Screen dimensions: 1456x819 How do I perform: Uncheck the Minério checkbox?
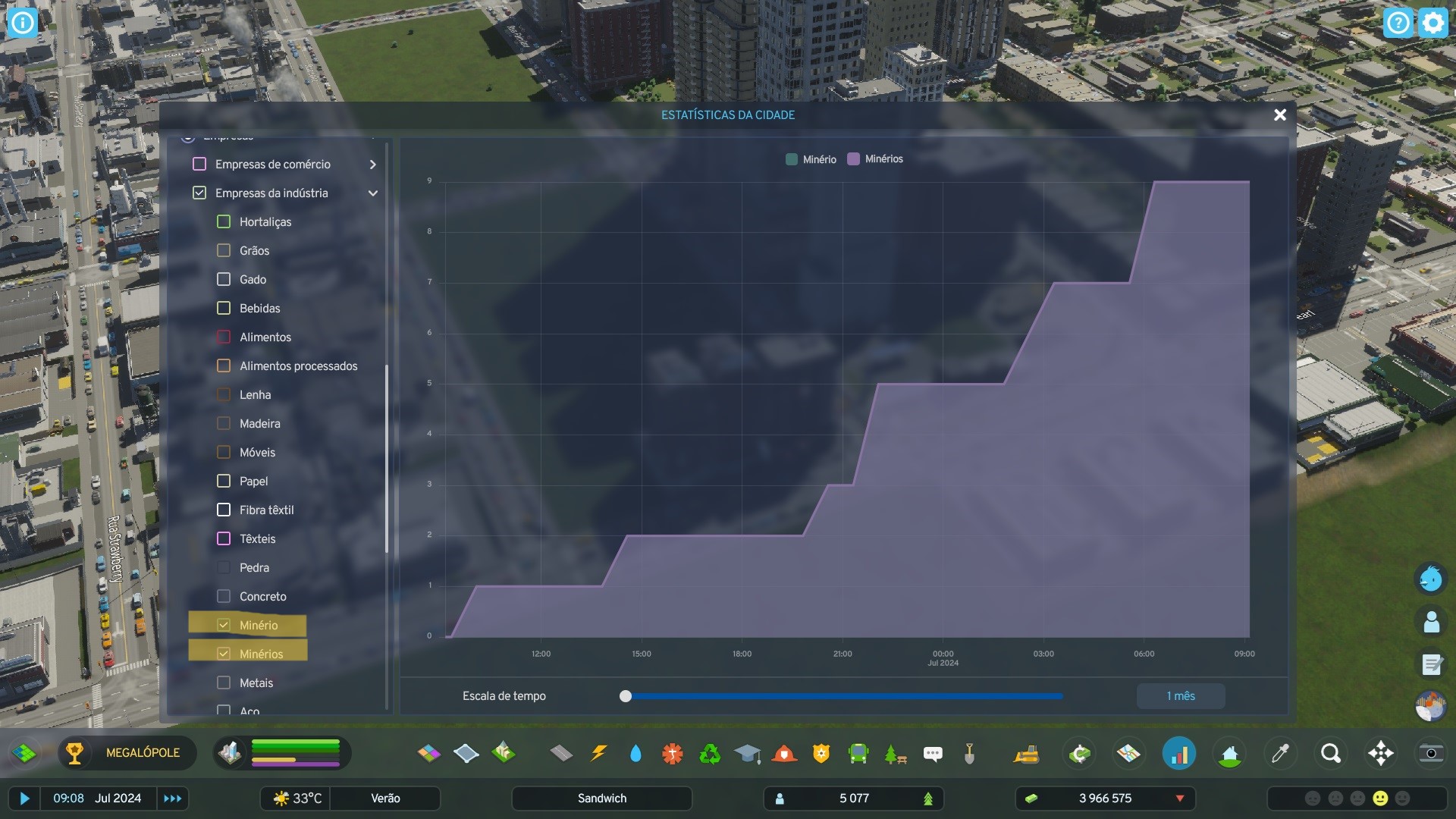click(222, 625)
